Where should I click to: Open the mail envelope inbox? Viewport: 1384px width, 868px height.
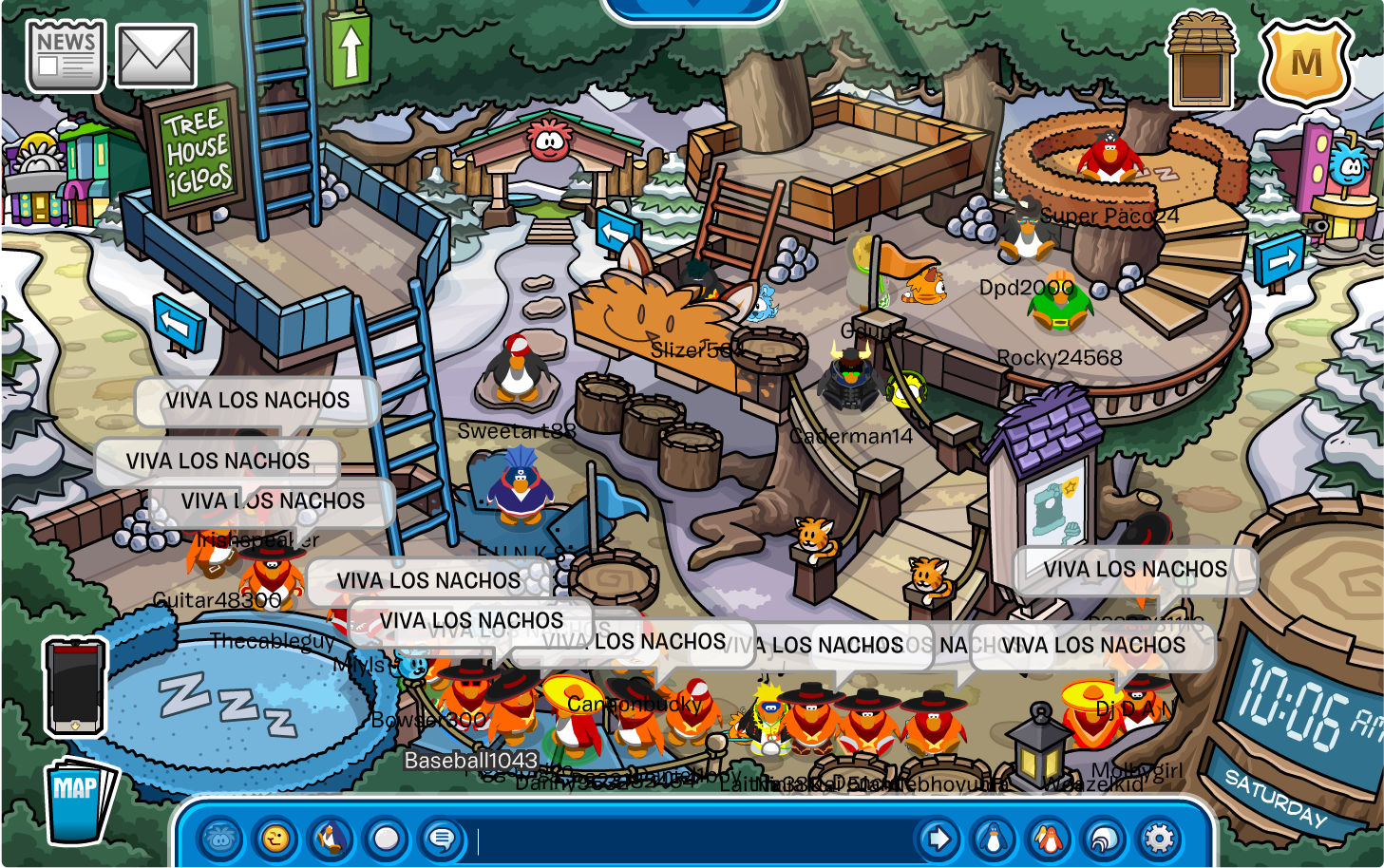click(156, 56)
